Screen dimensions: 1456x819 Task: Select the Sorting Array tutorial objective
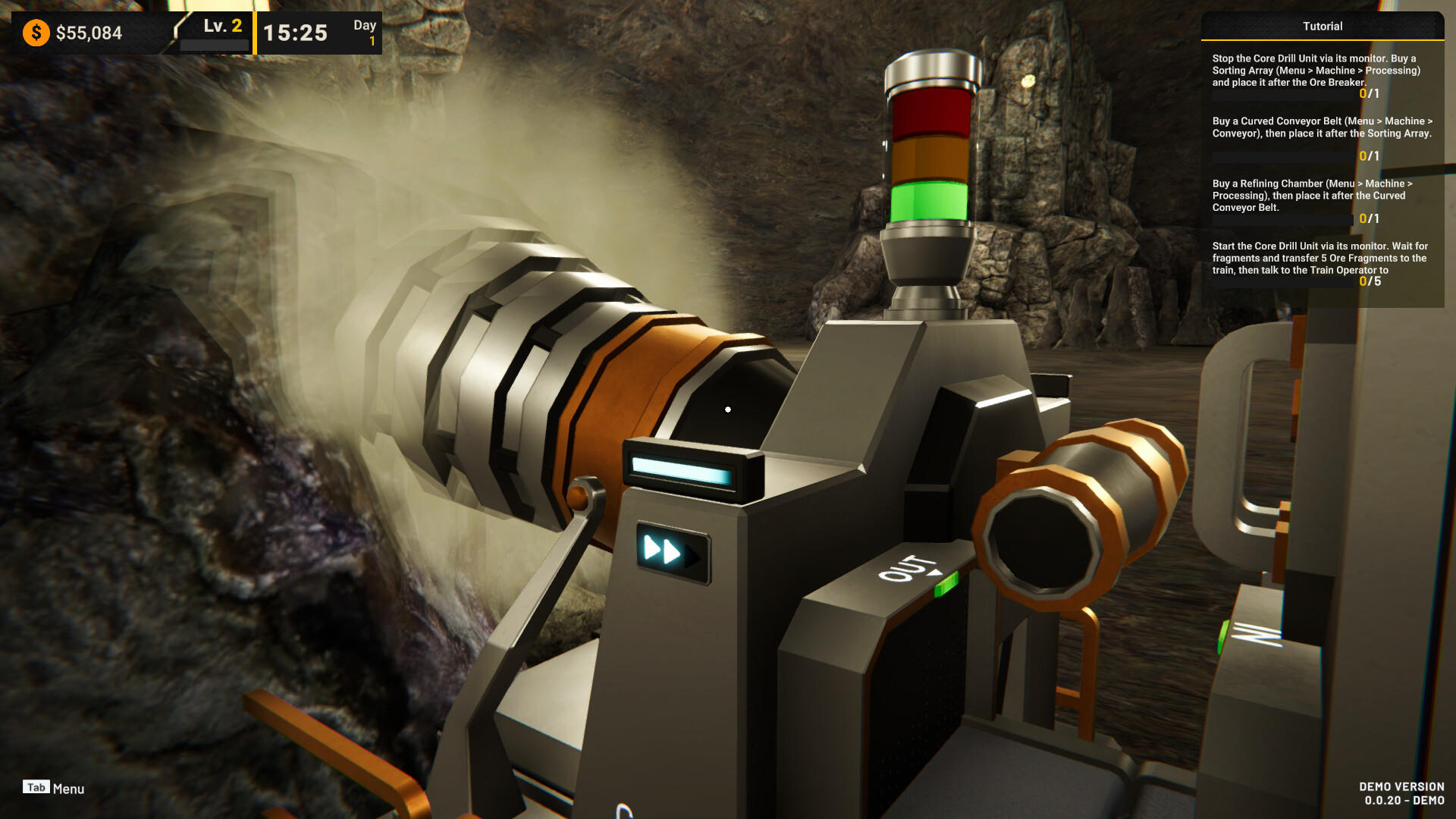click(x=1316, y=71)
